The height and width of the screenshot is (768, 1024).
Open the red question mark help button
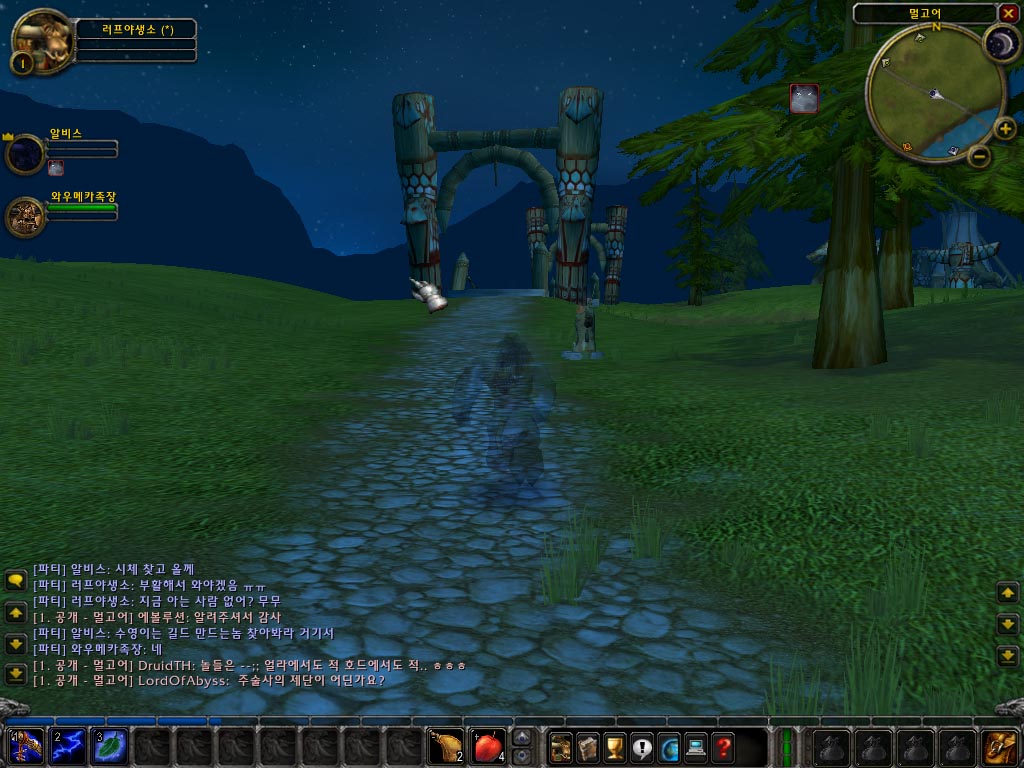[x=723, y=748]
